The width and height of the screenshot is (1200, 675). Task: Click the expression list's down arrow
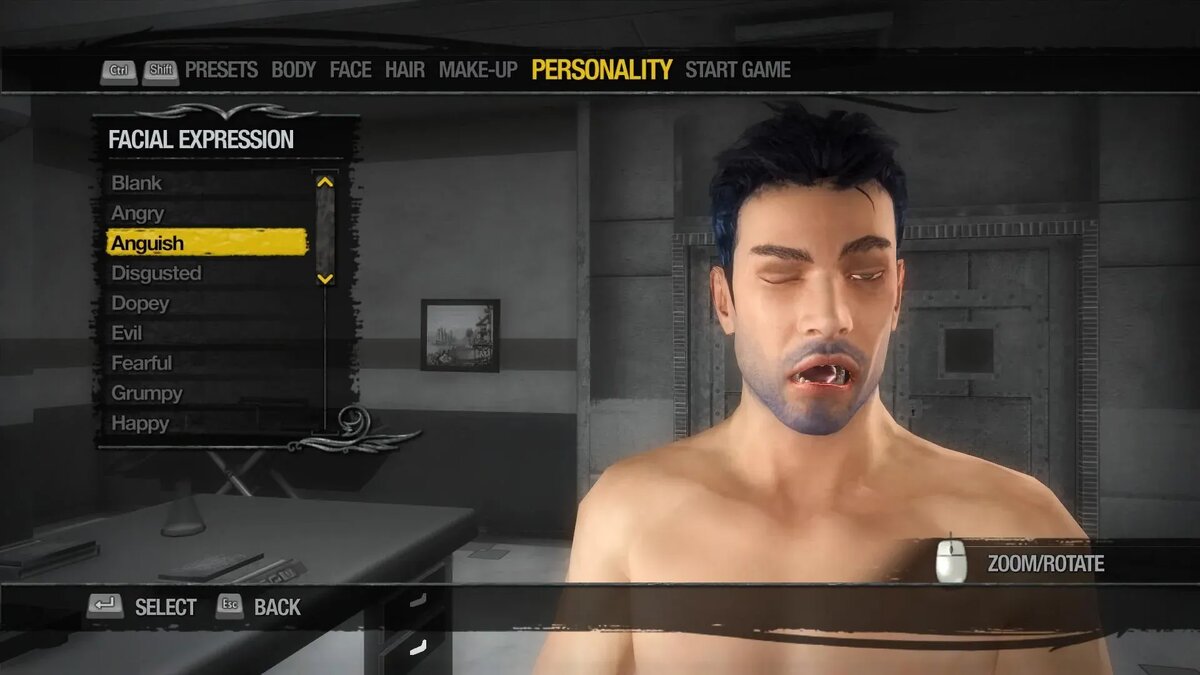click(324, 278)
